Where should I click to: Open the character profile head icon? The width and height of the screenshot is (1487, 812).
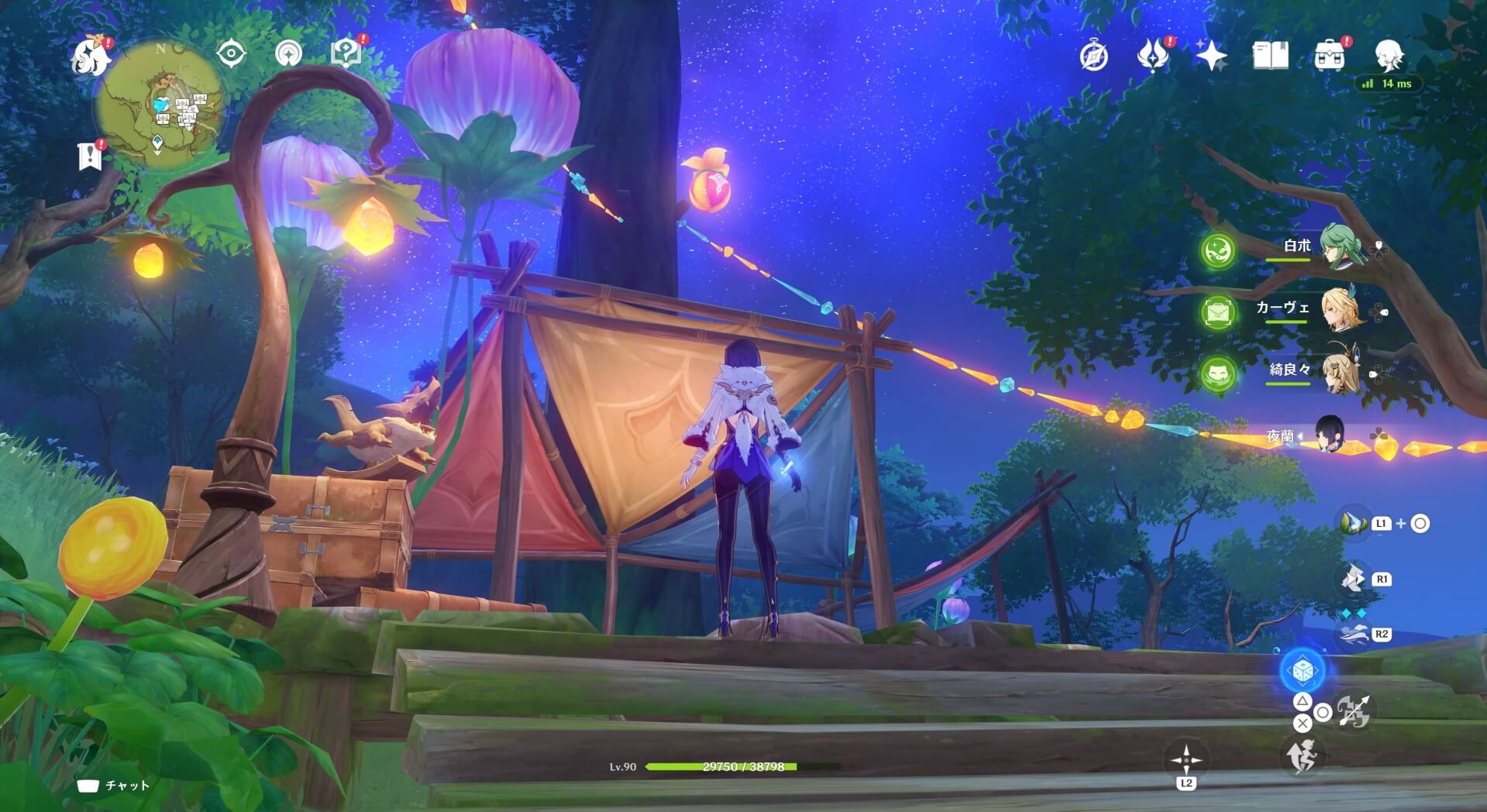click(1389, 54)
